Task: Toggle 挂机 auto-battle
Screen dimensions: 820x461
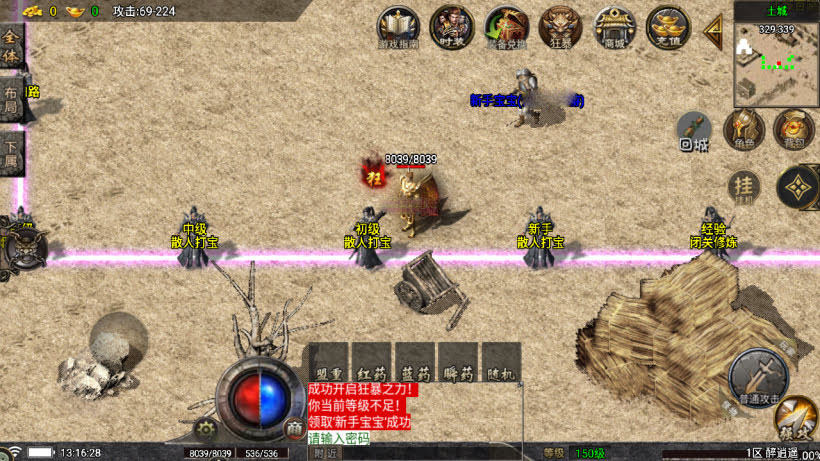Action: [743, 186]
